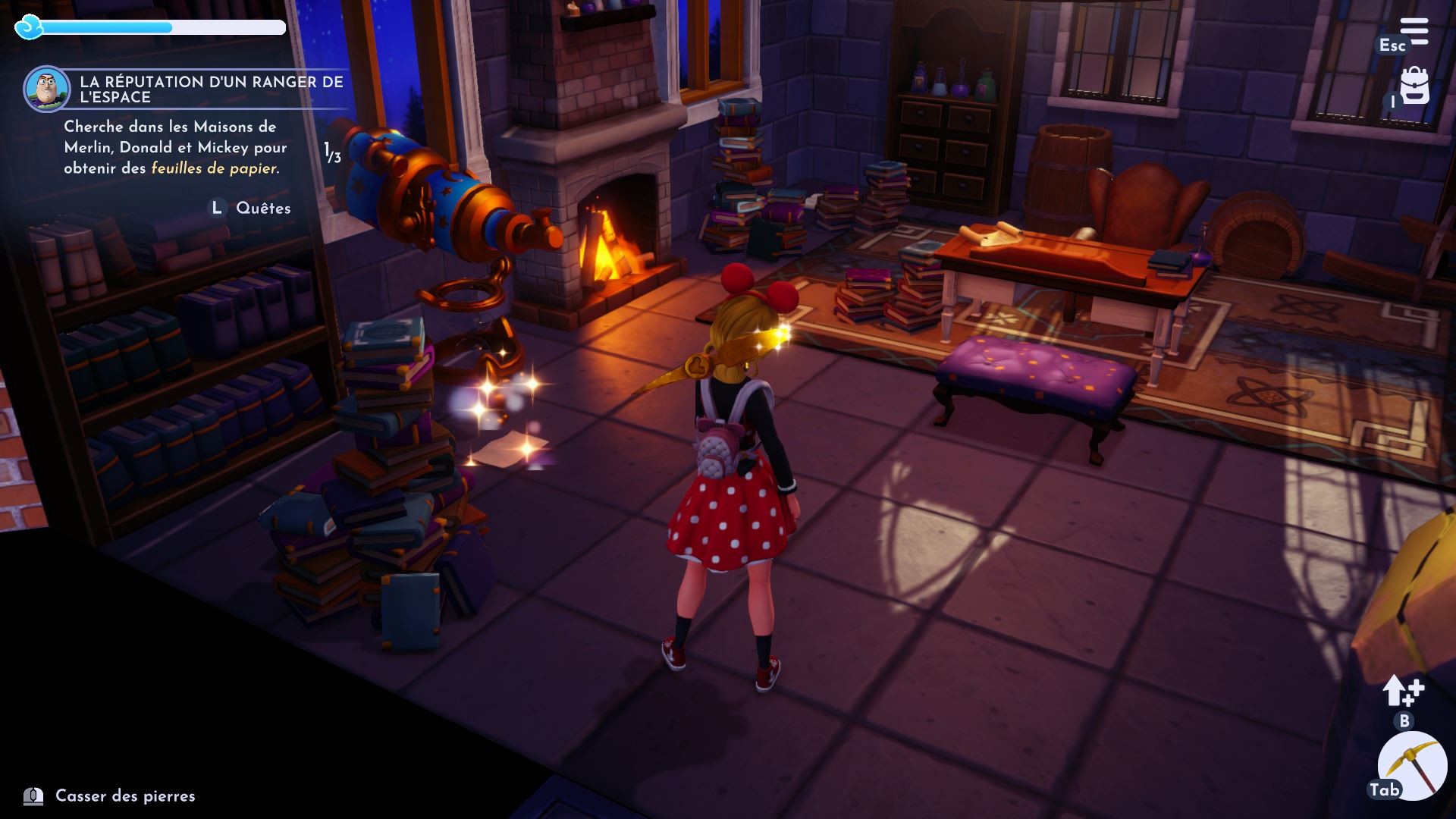Open the backpack inventory
The width and height of the screenshot is (1456, 819).
click(1414, 87)
